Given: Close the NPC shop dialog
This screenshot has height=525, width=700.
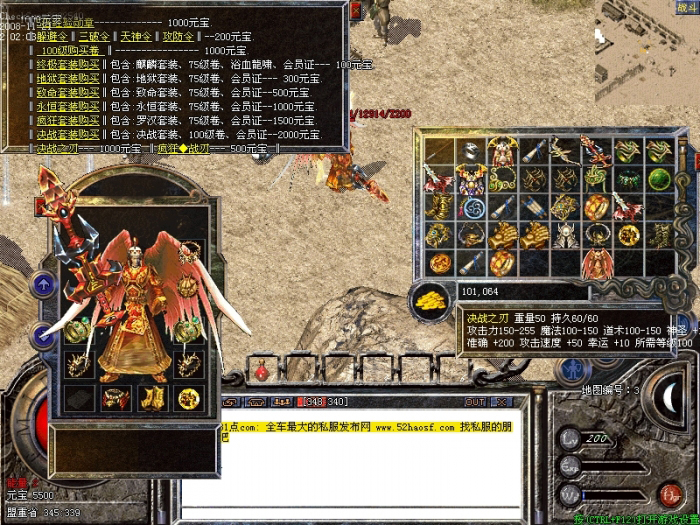Looking at the screenshot, I should click(x=356, y=12).
